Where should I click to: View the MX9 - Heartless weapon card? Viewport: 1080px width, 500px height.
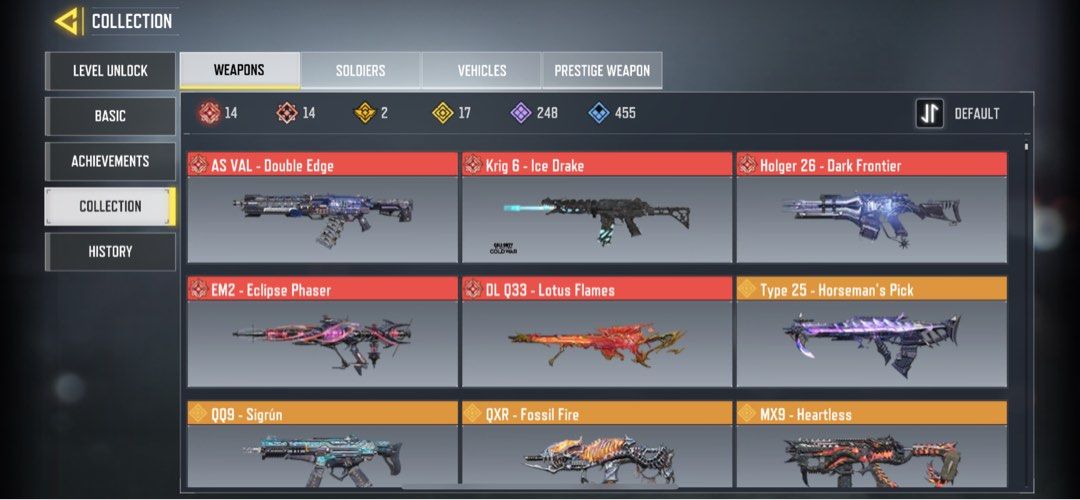[871, 446]
